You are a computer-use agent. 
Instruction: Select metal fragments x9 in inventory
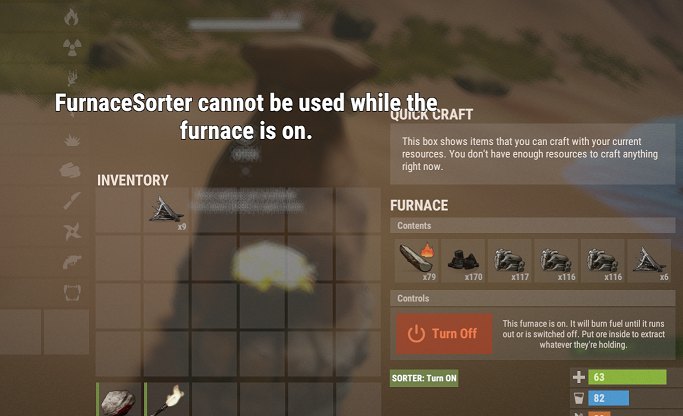pos(166,211)
